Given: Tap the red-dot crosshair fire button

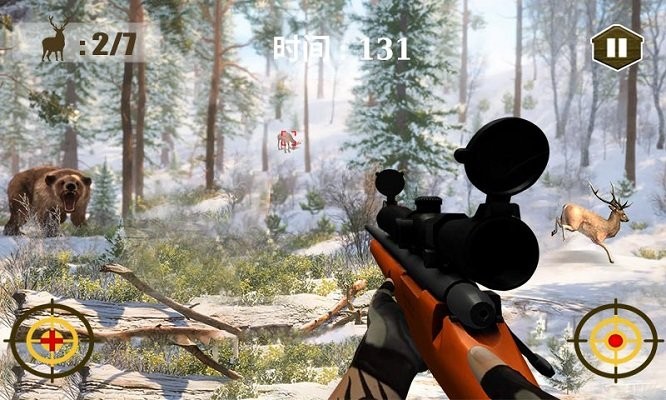Looking at the screenshot, I should coord(615,340).
